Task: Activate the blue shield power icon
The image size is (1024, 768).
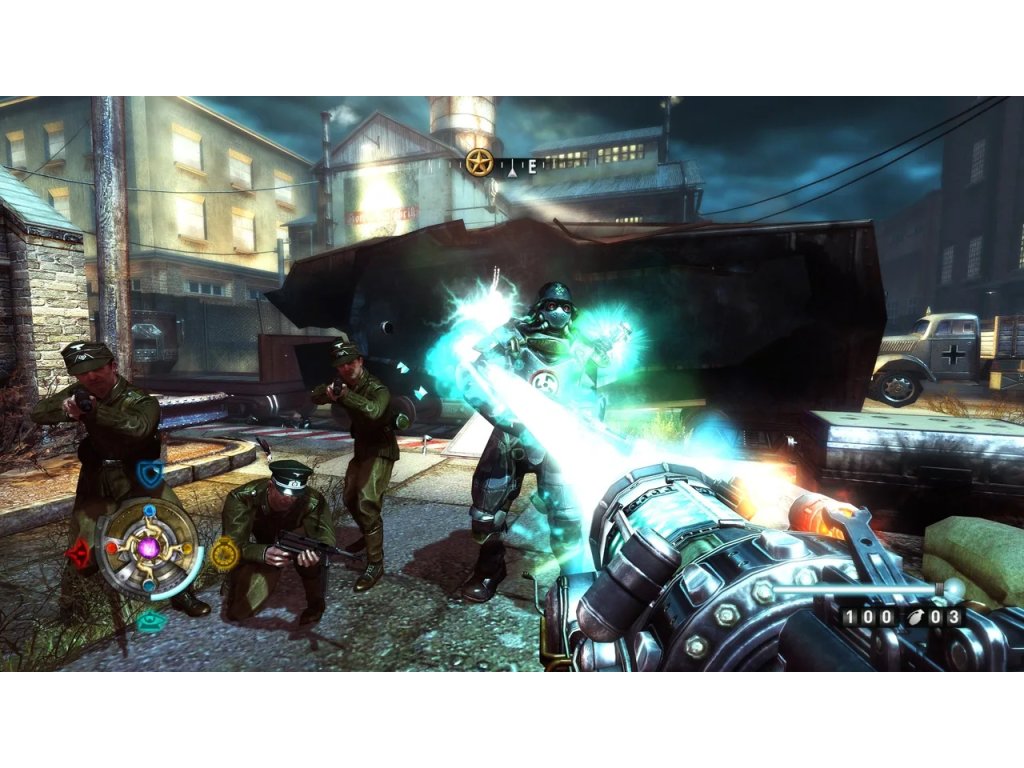Action: (x=150, y=474)
